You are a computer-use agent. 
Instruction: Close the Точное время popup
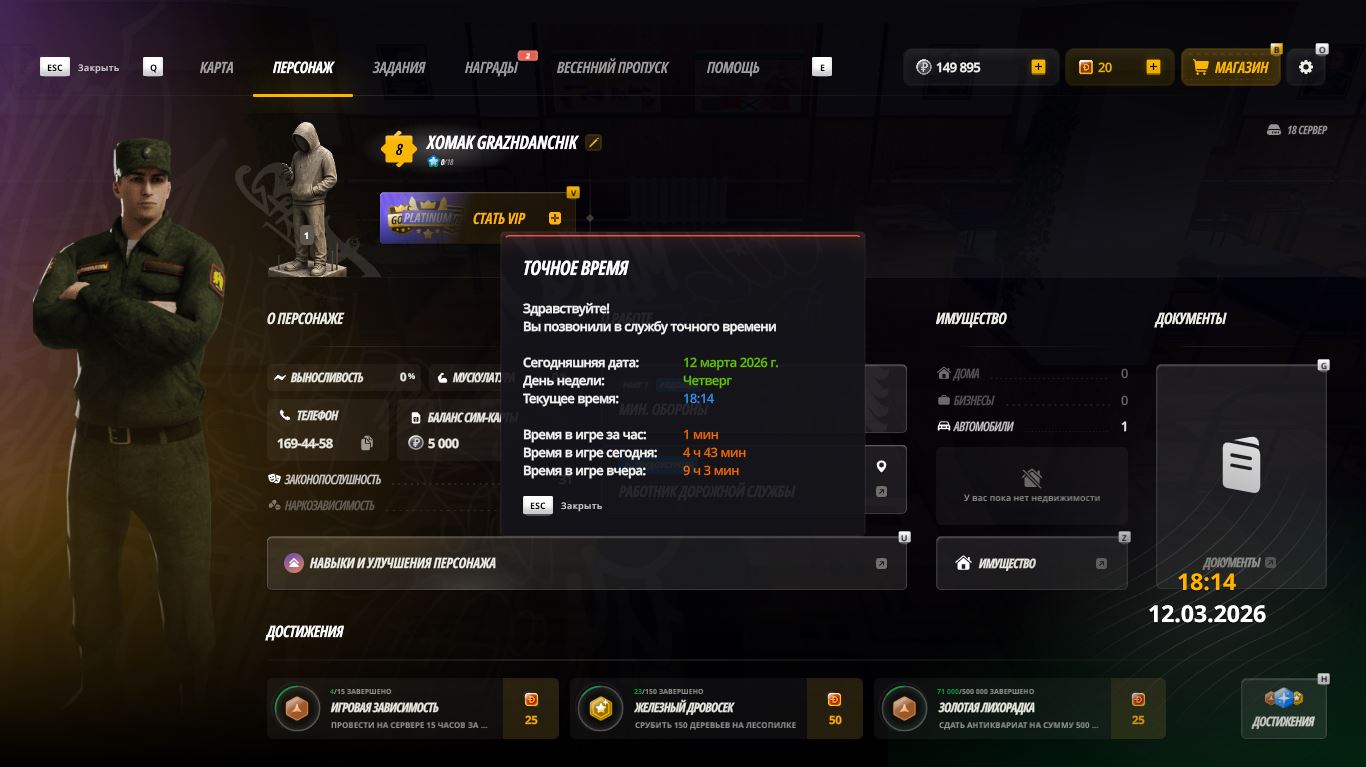(x=539, y=506)
